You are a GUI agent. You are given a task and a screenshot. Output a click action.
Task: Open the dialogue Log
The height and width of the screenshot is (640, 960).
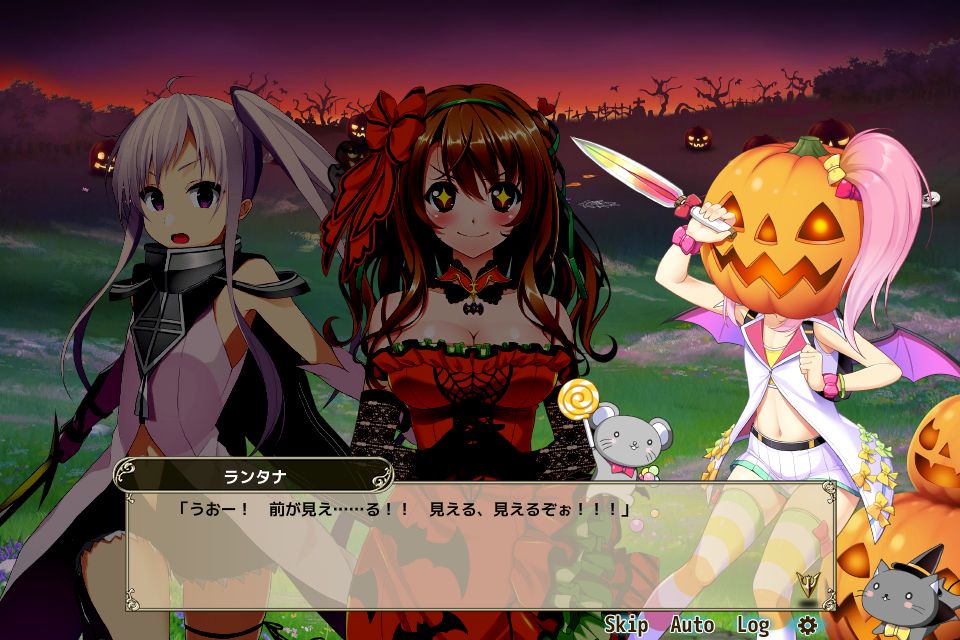click(752, 625)
